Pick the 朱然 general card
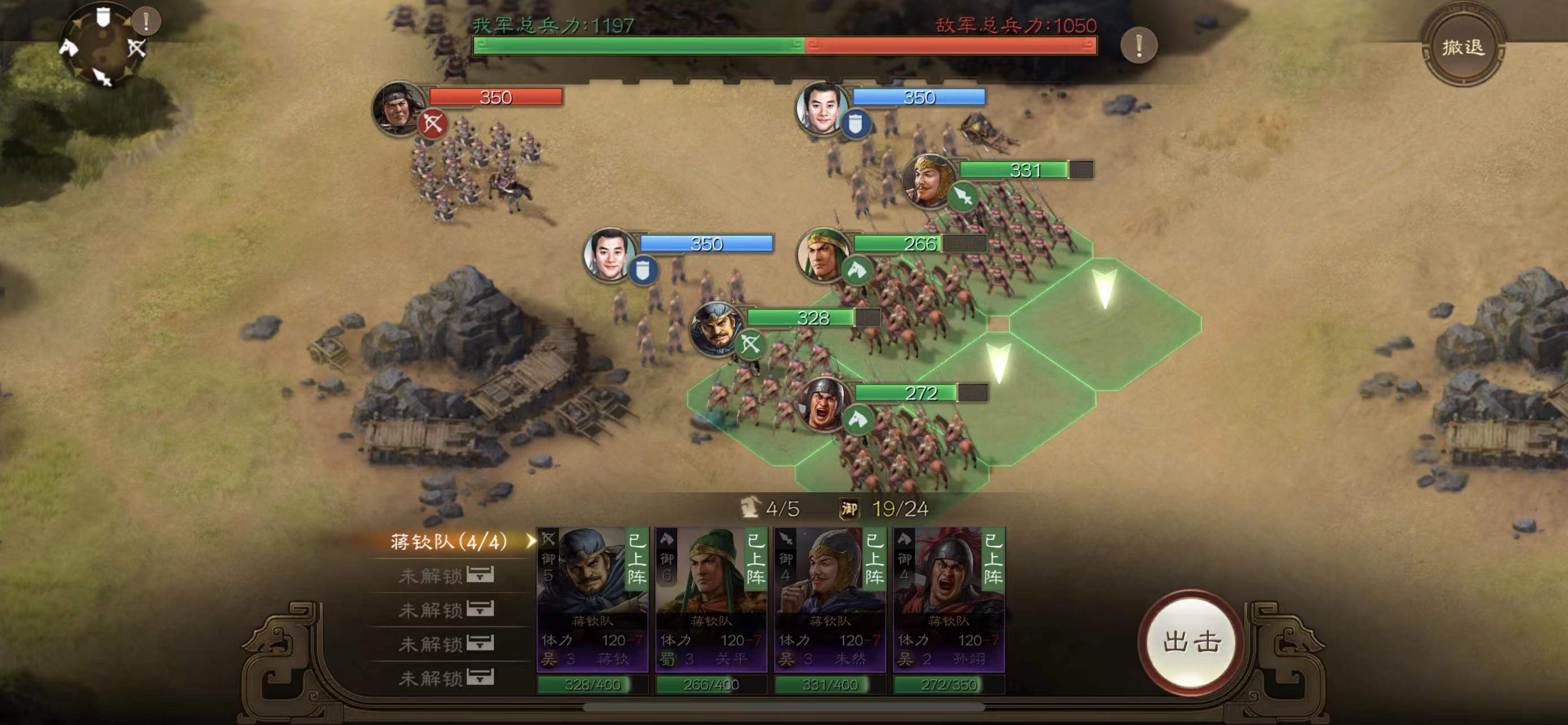 (830, 600)
